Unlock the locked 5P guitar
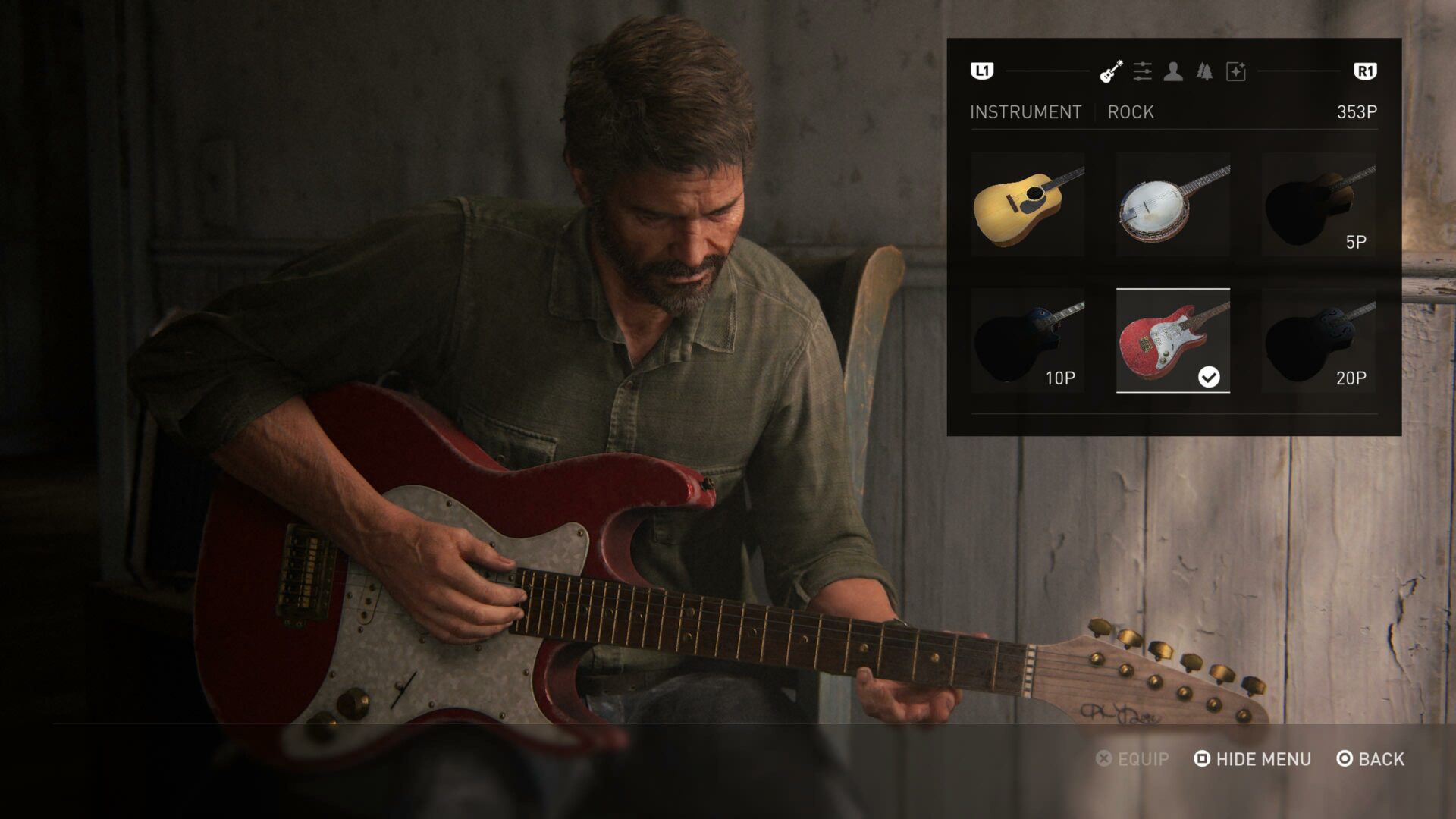This screenshot has width=1456, height=819. coord(1319,205)
